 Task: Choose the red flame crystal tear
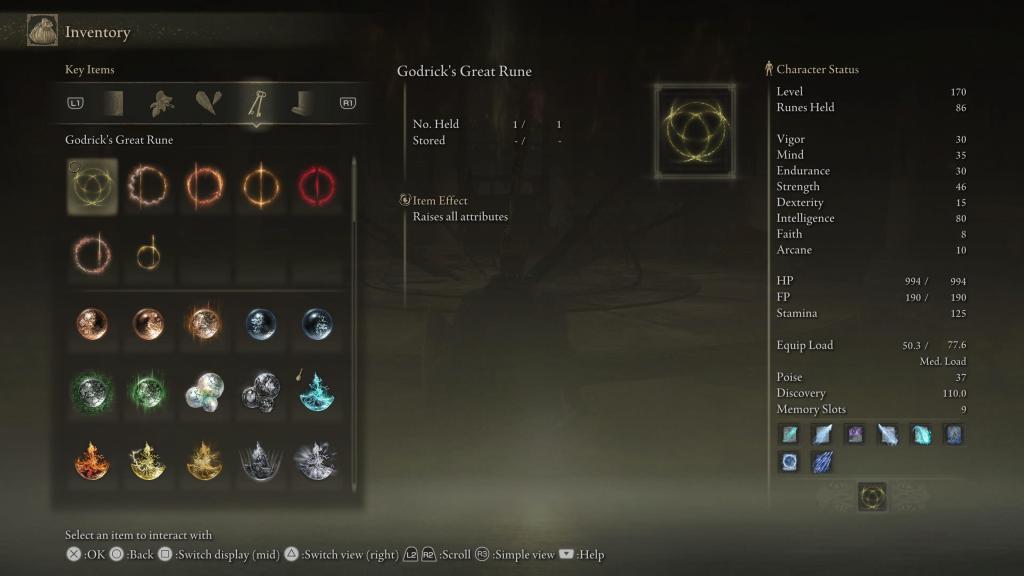point(92,461)
